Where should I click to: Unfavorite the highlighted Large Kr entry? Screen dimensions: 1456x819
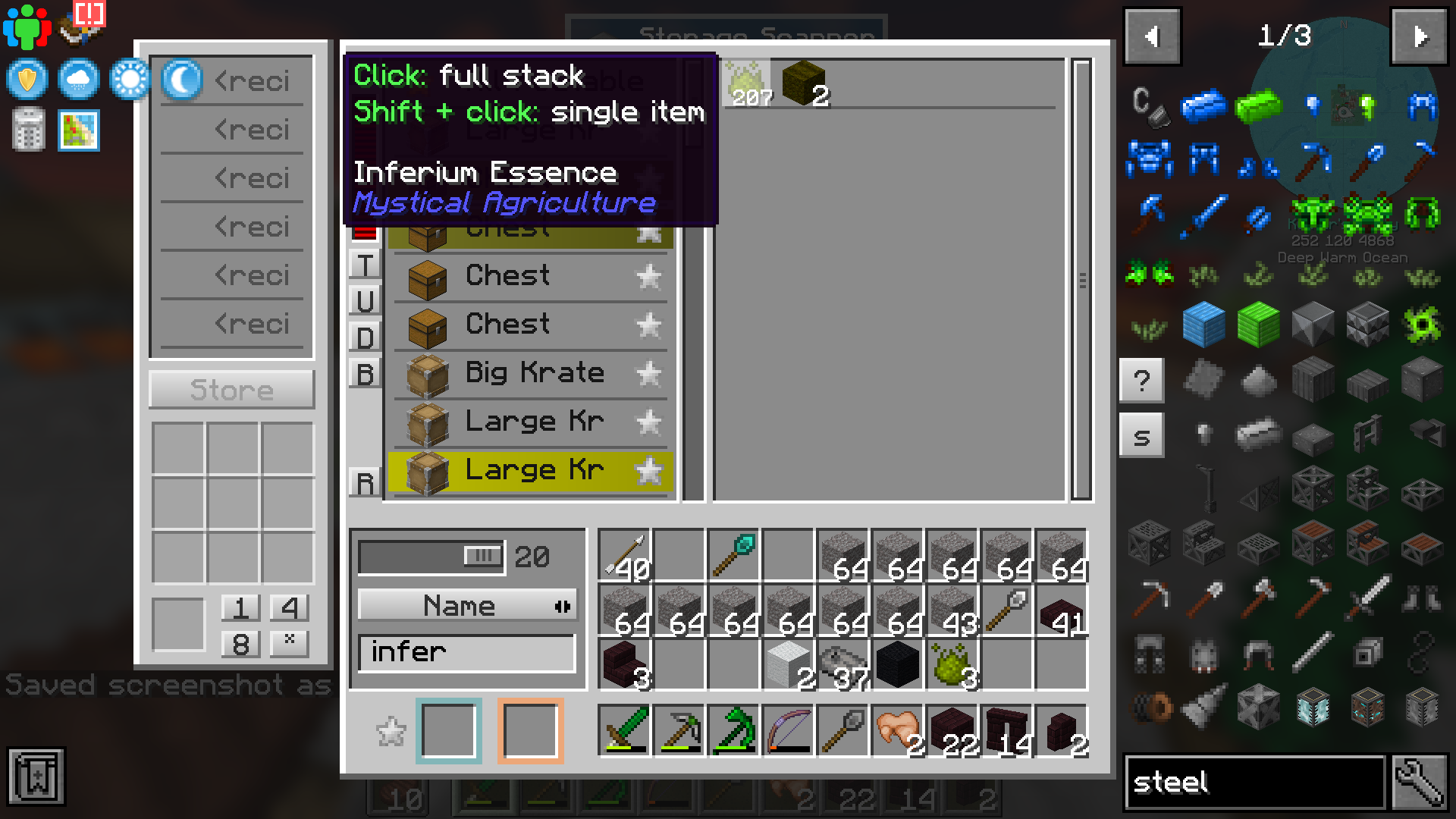[648, 470]
